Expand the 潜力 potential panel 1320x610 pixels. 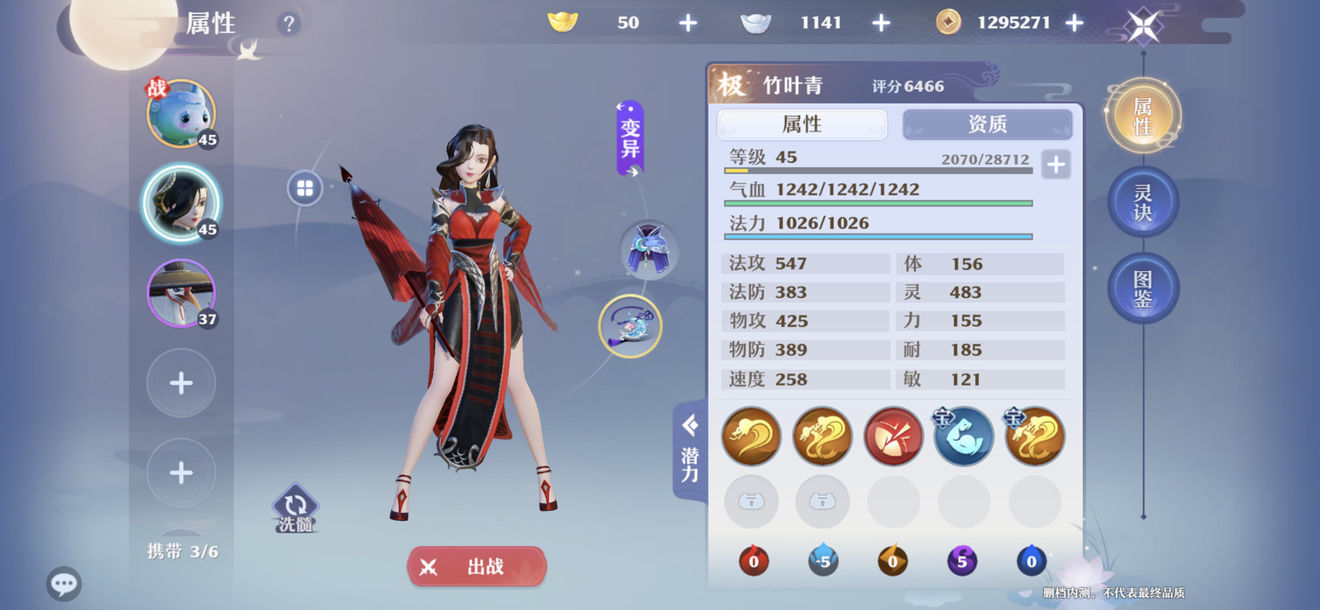click(x=690, y=450)
